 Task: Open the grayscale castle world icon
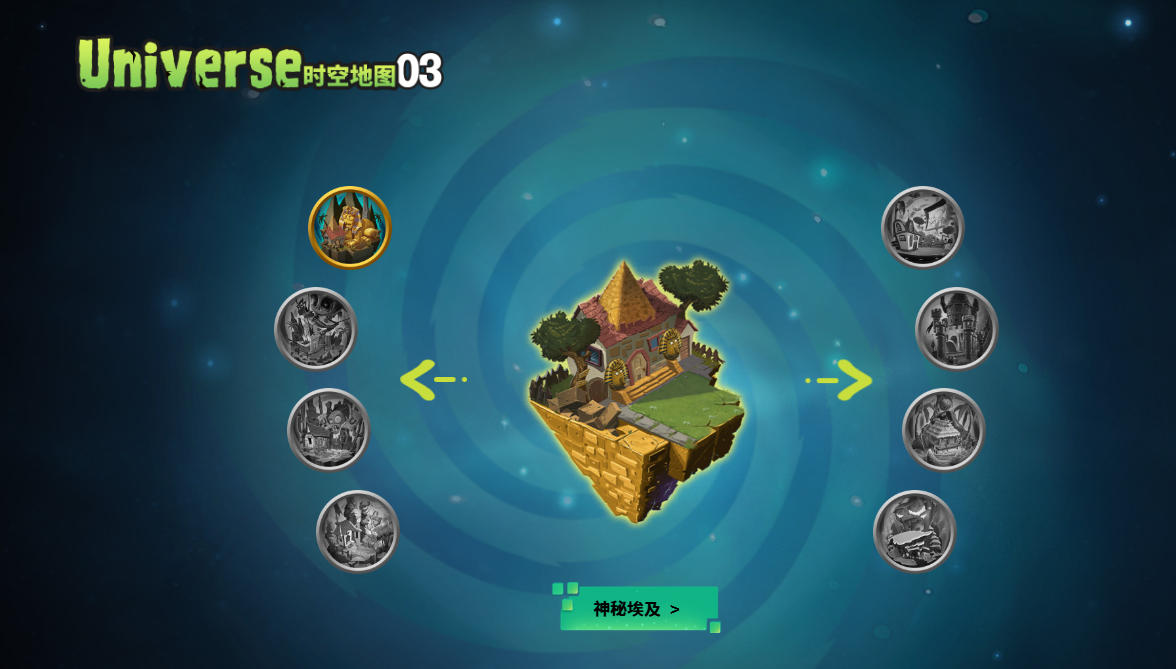point(956,328)
